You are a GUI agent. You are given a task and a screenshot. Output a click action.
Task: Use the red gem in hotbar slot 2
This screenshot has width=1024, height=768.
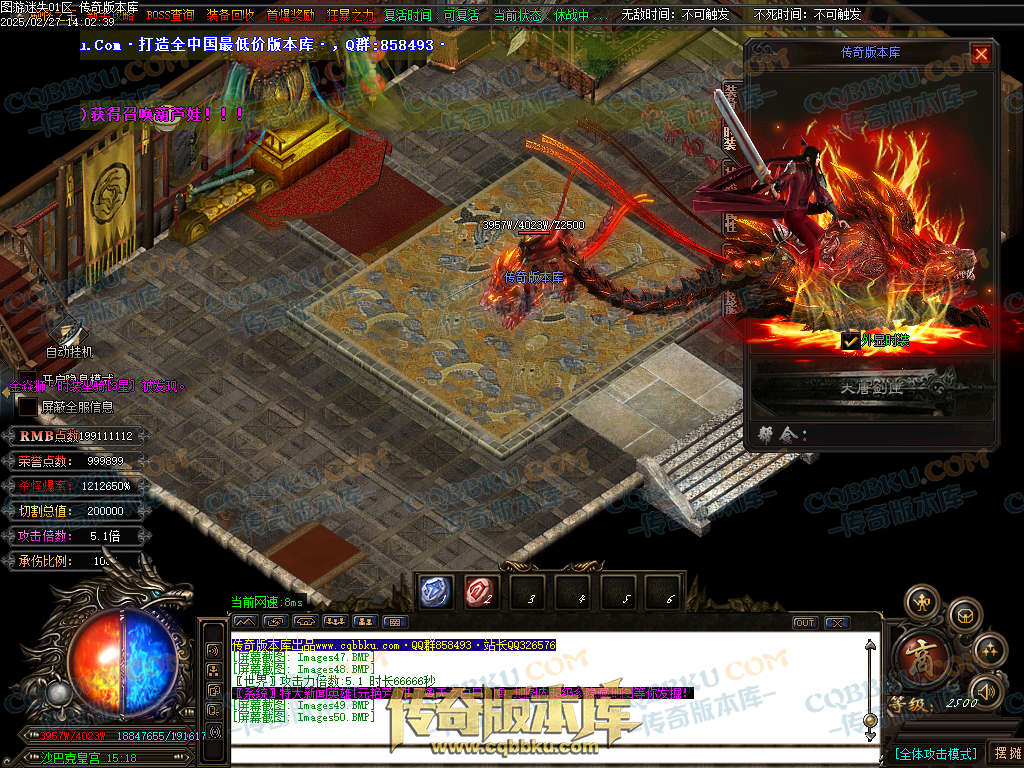coord(482,592)
